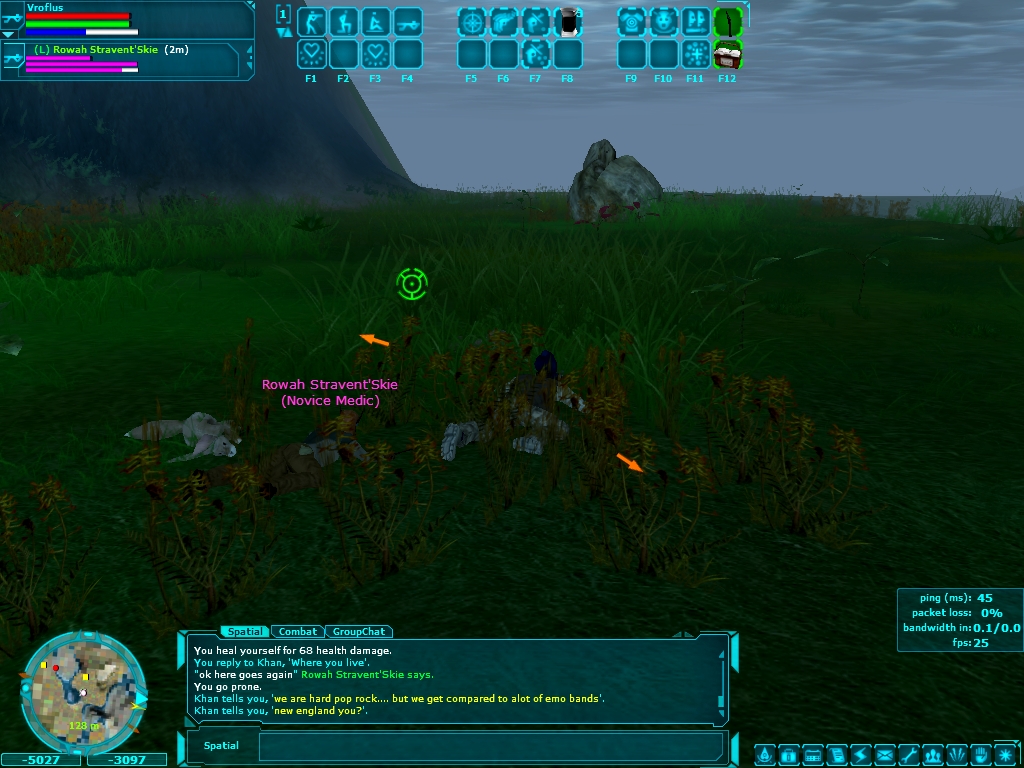Image resolution: width=1024 pixels, height=768 pixels.
Task: Click the circular radar minimap
Action: [x=82, y=692]
